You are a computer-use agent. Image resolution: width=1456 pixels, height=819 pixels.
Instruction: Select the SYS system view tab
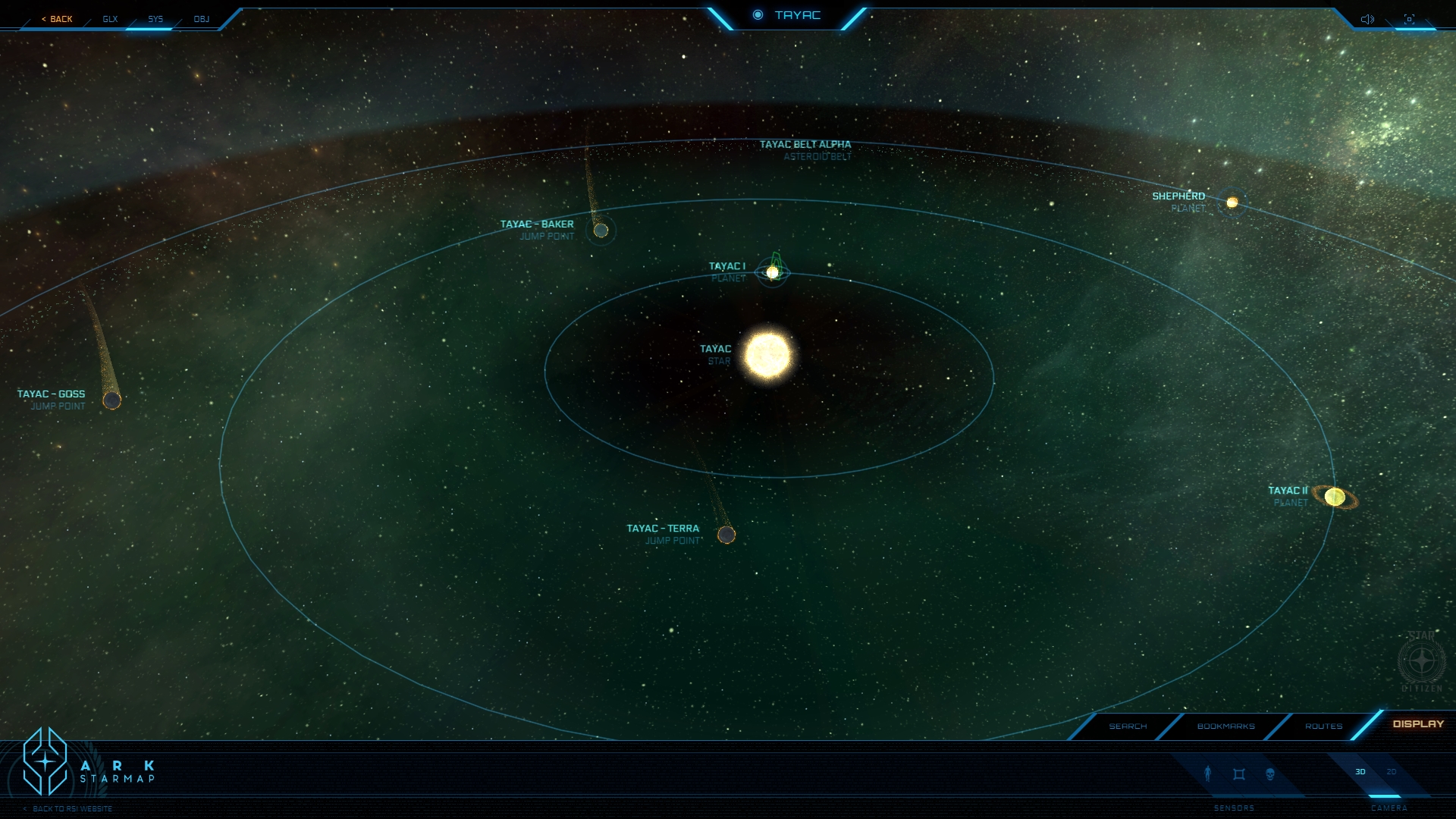155,19
